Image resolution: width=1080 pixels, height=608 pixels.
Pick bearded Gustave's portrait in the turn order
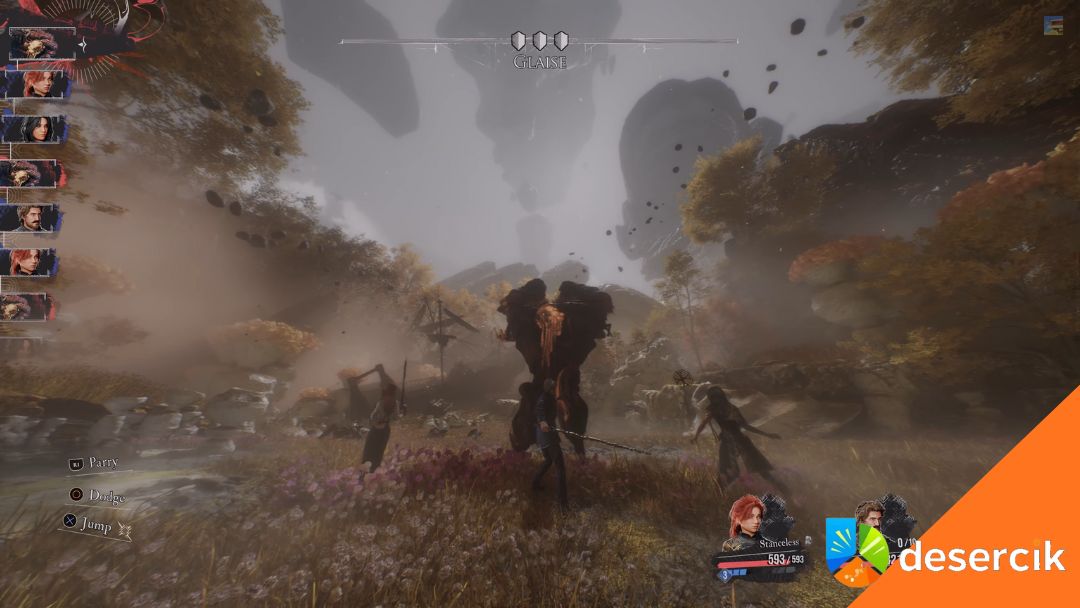pos(34,218)
